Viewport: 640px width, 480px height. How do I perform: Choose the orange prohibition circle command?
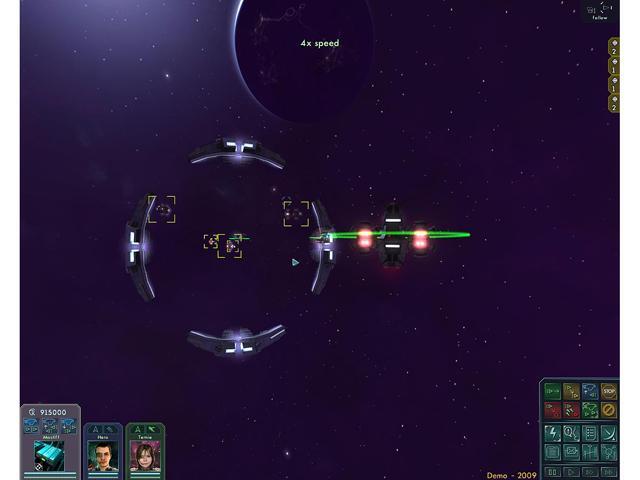pyautogui.click(x=609, y=410)
